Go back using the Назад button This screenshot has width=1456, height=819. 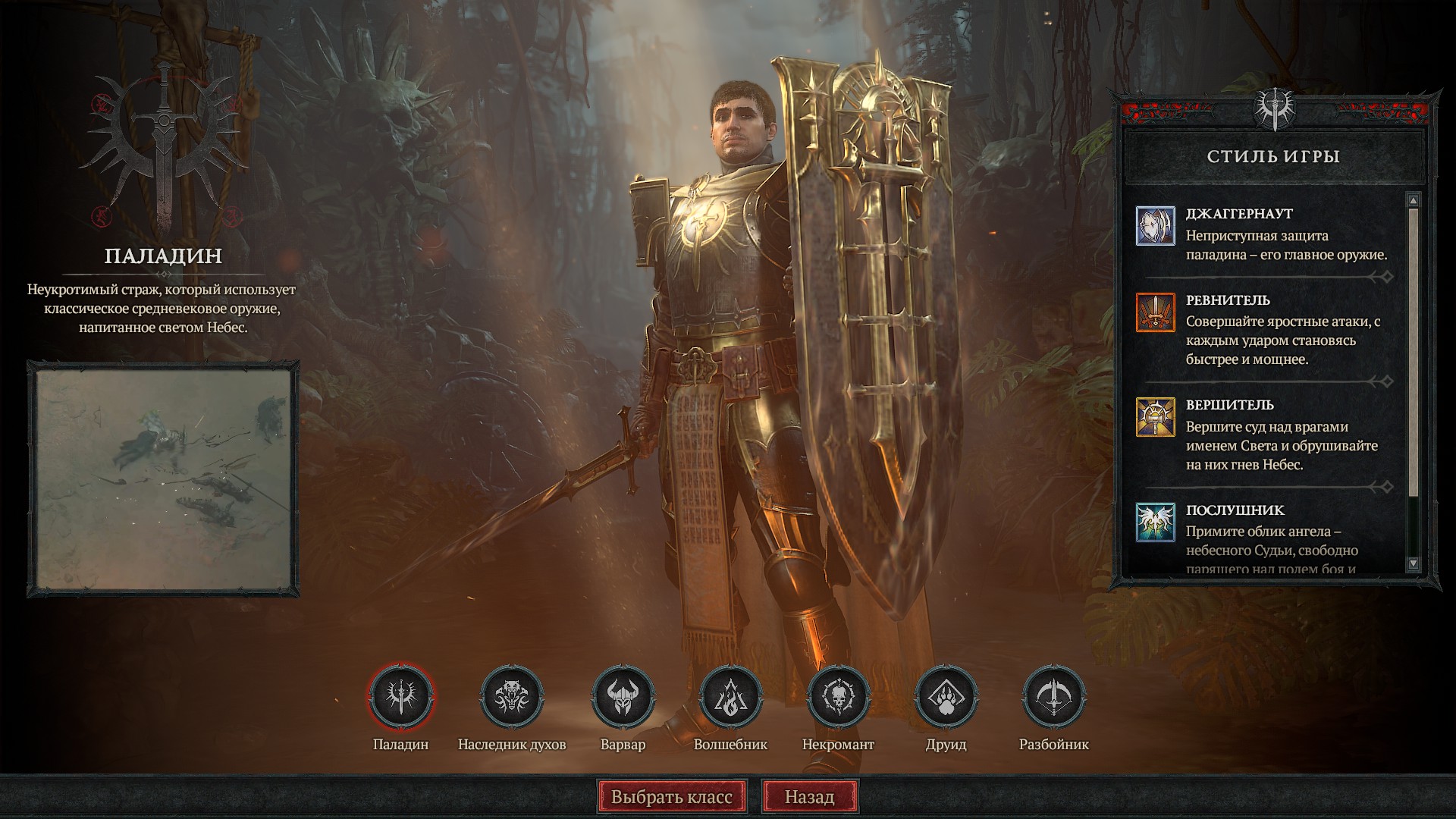pos(809,797)
